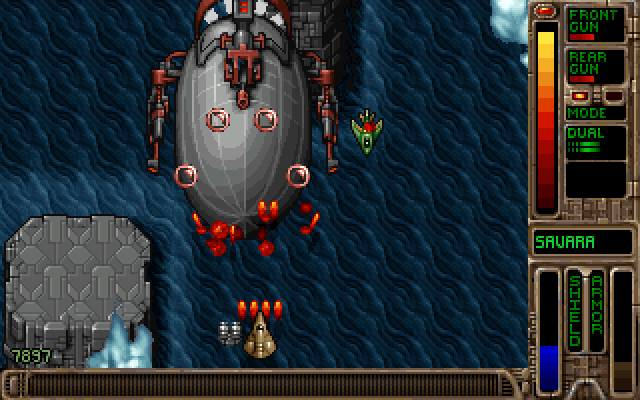
Task: Select the Rear Gun weapon panel
Action: click(x=594, y=65)
